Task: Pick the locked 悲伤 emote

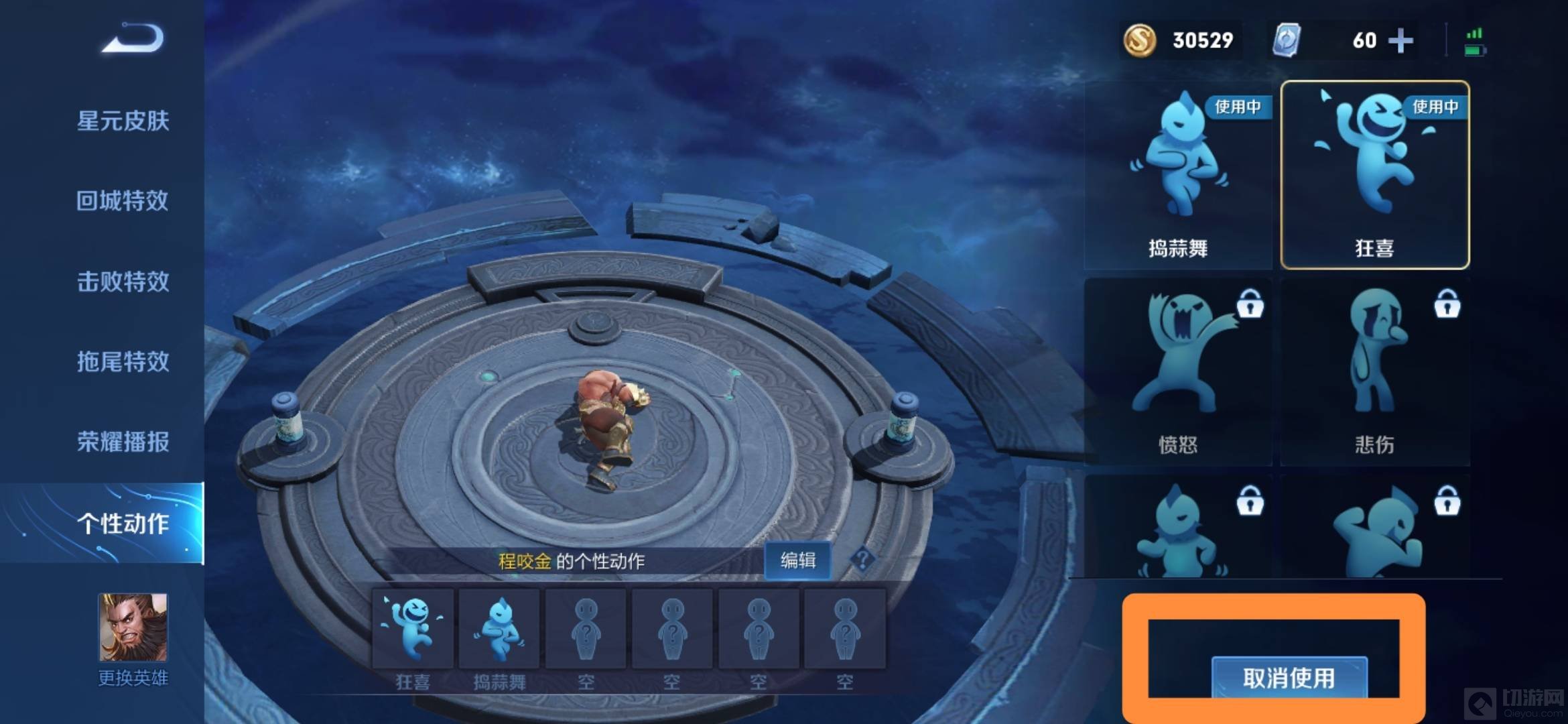Action: [1374, 373]
